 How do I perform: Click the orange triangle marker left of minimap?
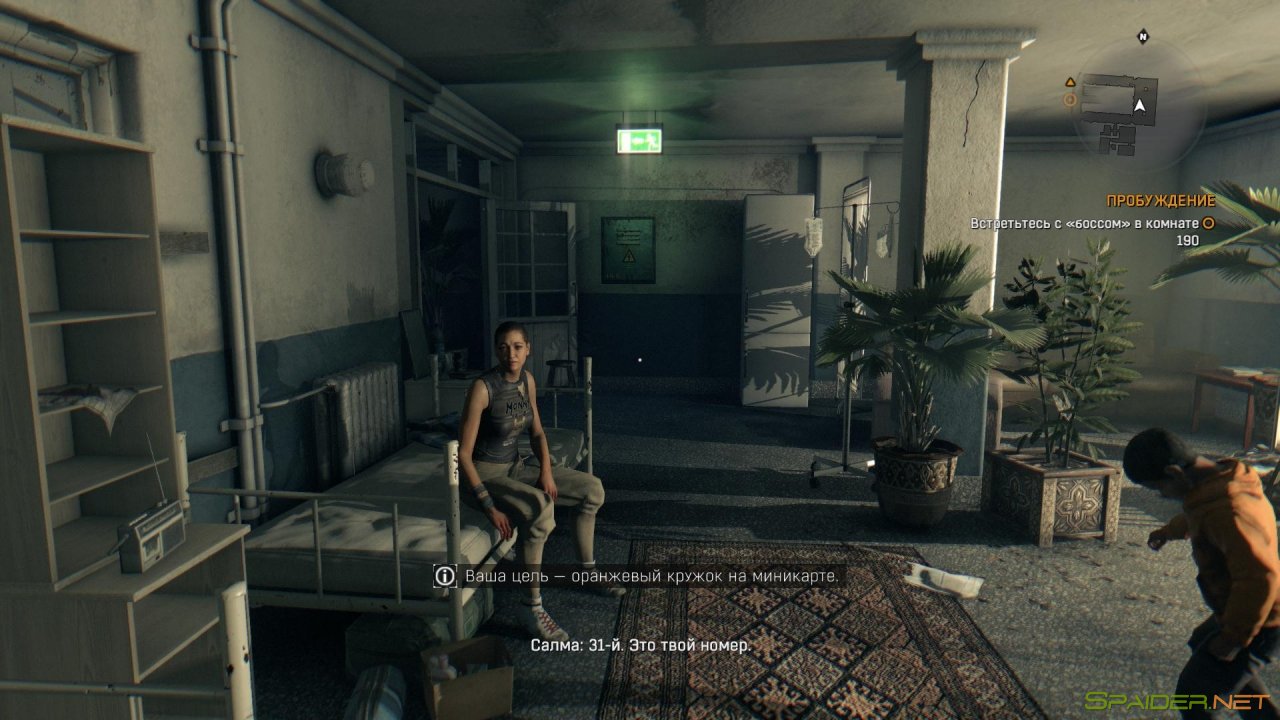(x=1070, y=82)
